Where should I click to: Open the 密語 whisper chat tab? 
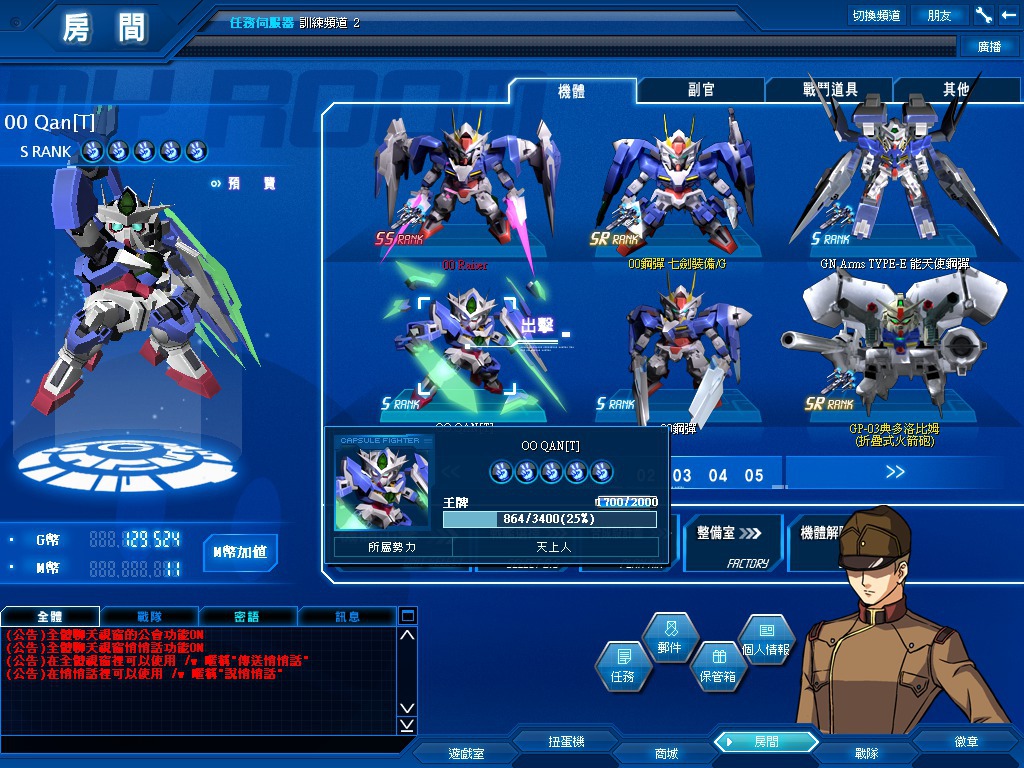point(247,616)
